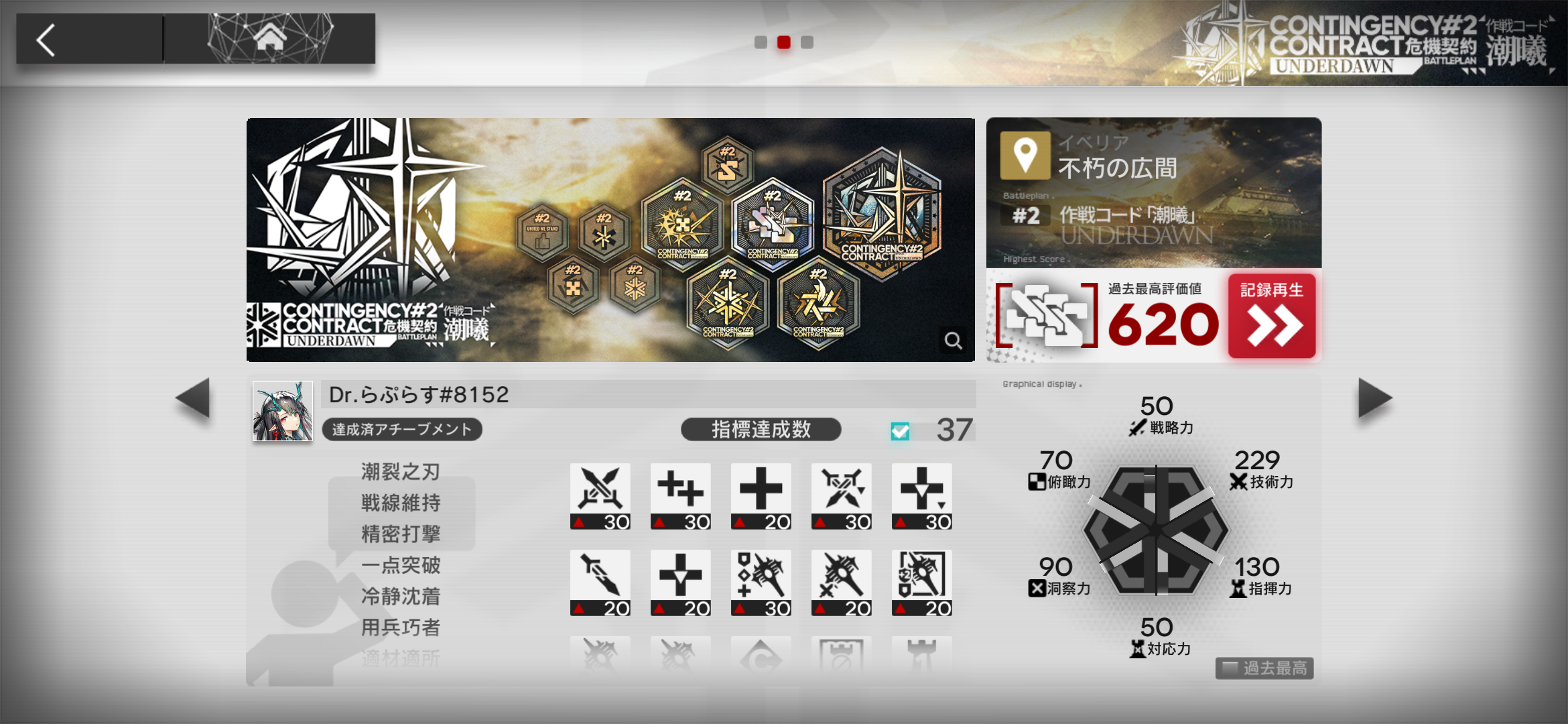View the Dr.らぷらす player avatar
Viewport: 1568px width, 724px height.
[x=283, y=411]
